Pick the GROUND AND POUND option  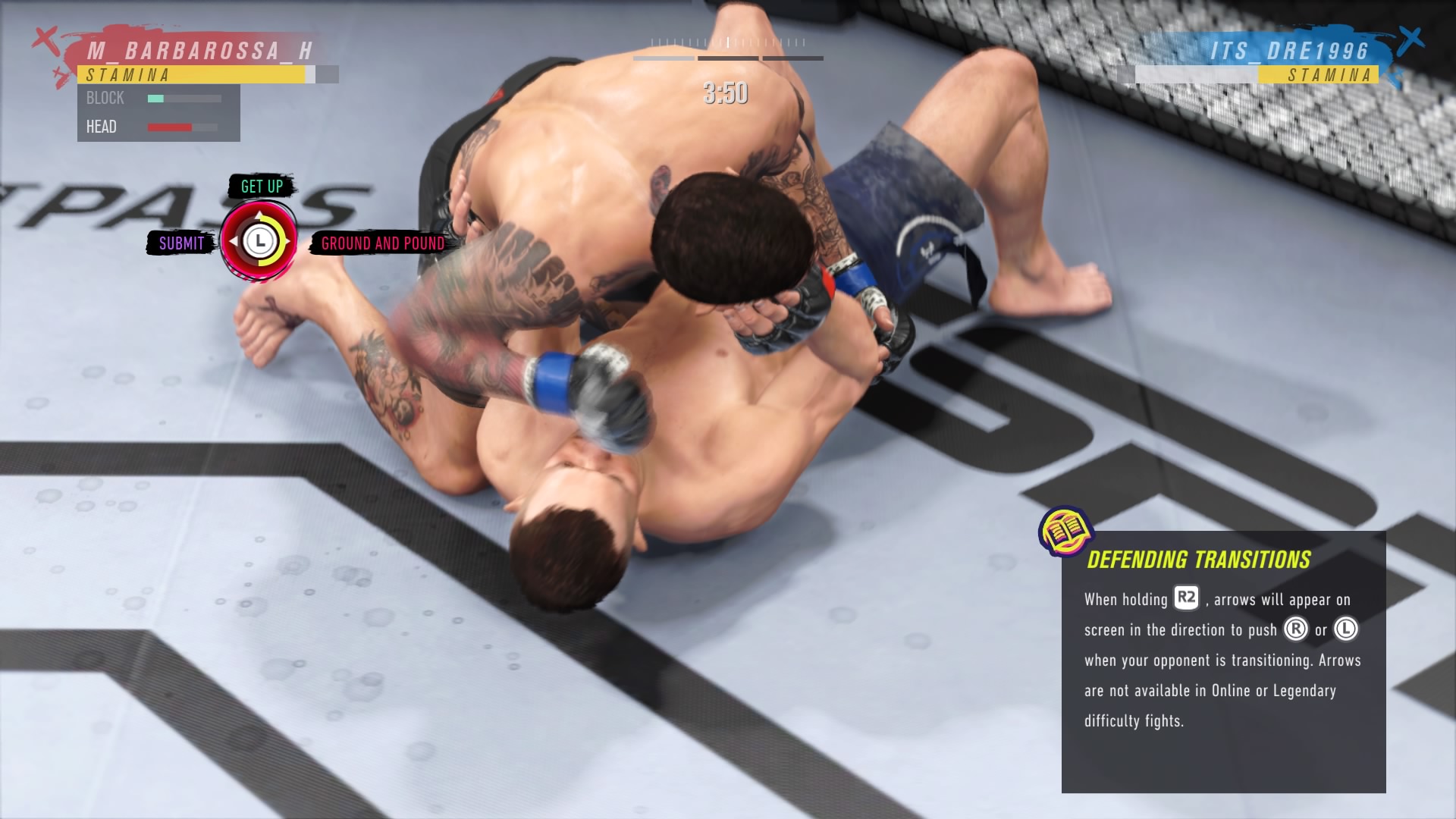(382, 243)
